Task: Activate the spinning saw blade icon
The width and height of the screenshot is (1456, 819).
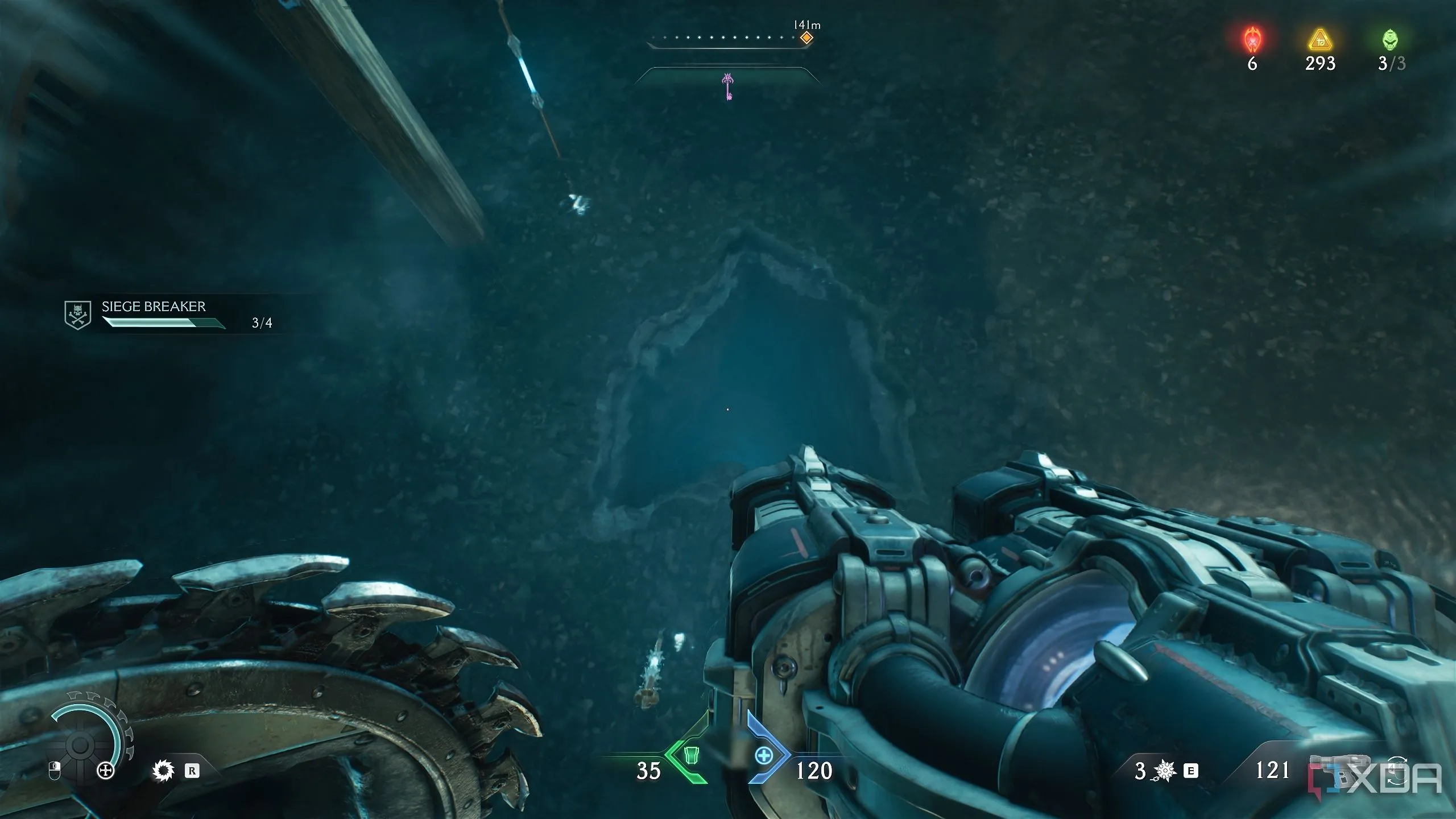Action: tap(163, 771)
